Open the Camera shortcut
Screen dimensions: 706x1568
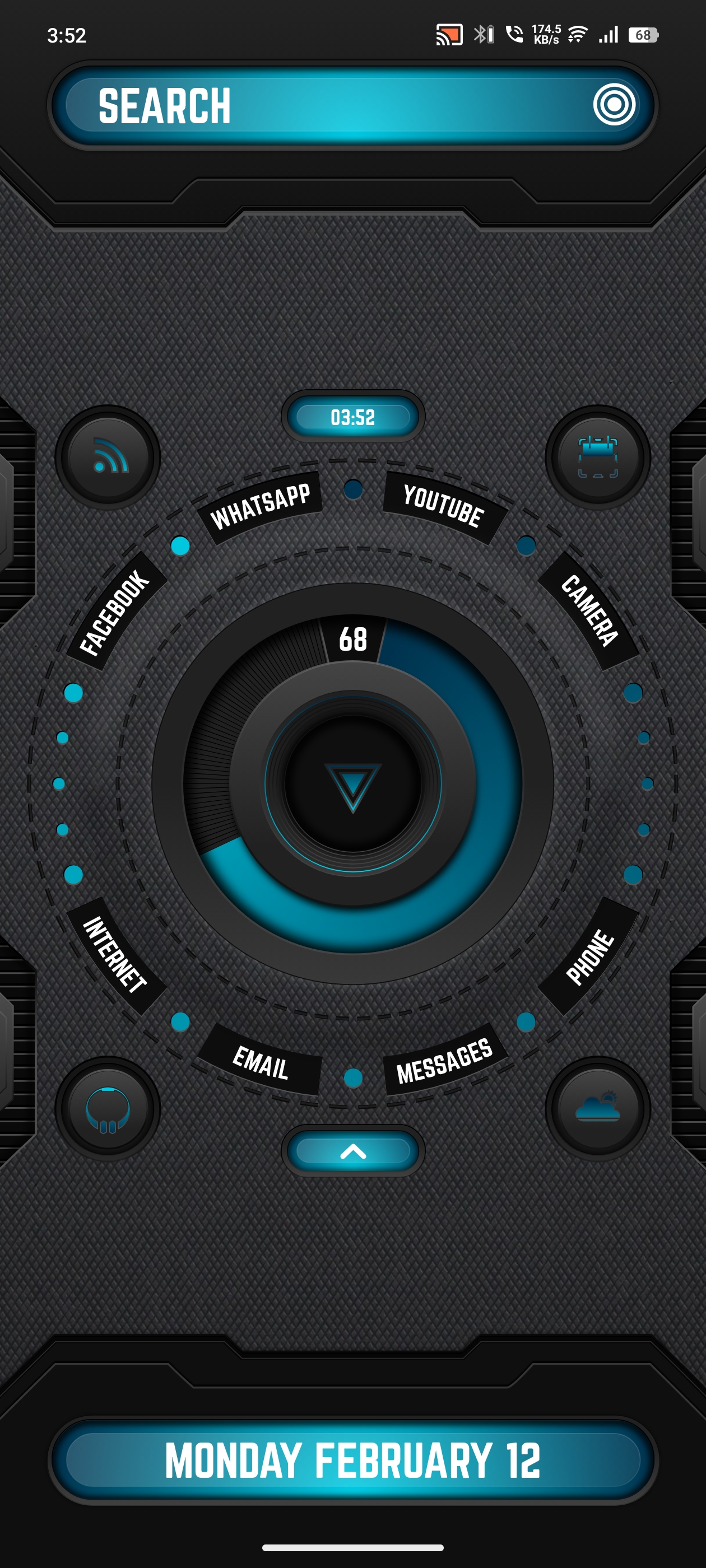coord(589,610)
